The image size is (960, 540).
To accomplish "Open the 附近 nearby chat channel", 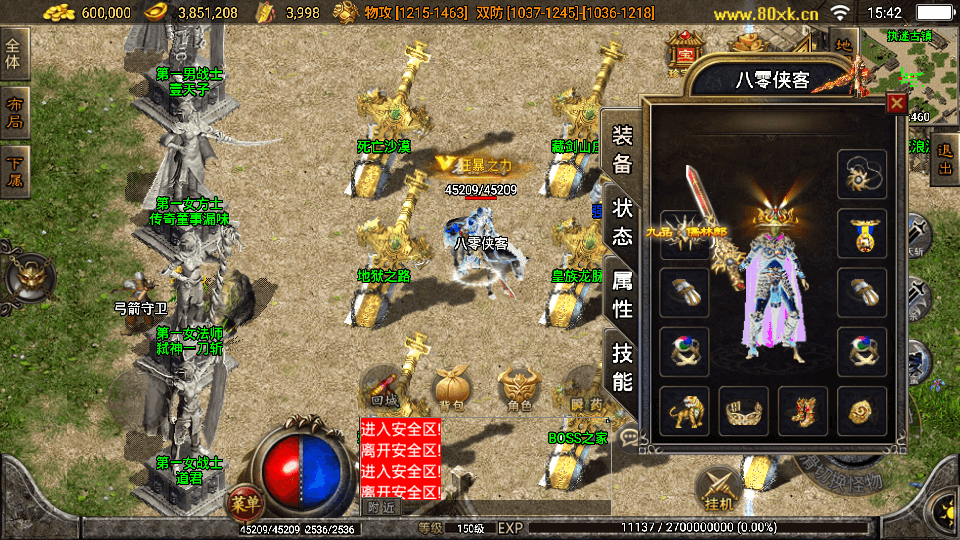I will click(x=380, y=508).
